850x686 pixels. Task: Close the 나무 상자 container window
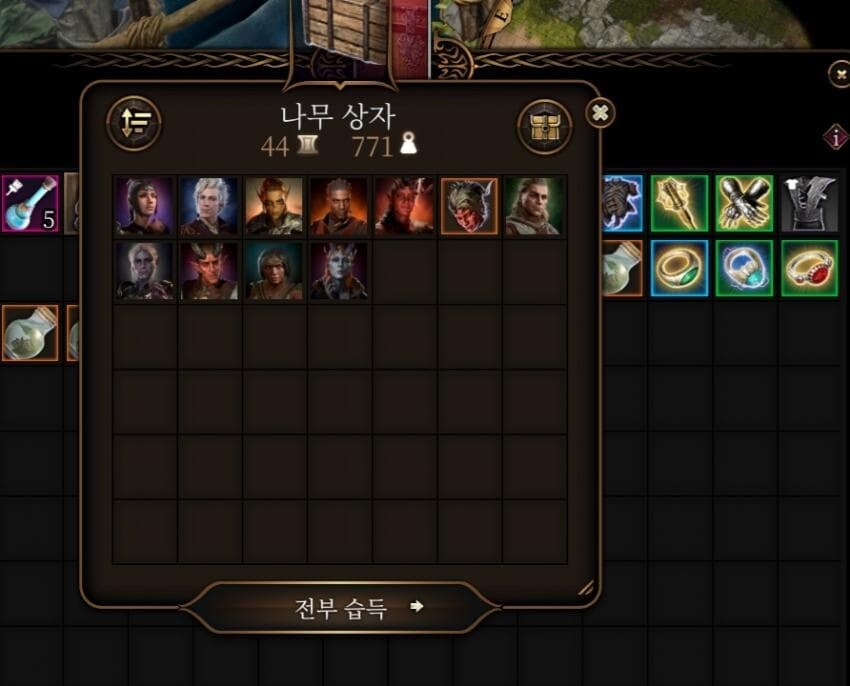(x=600, y=113)
